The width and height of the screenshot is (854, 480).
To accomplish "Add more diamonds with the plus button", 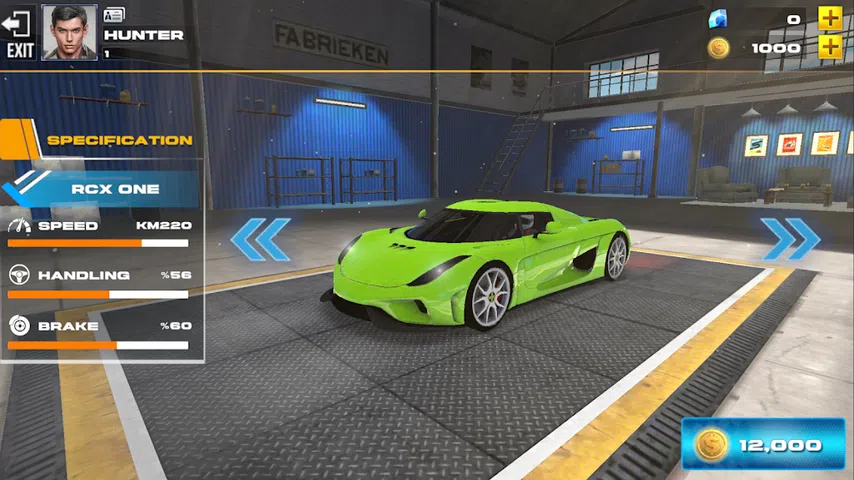I will (830, 18).
